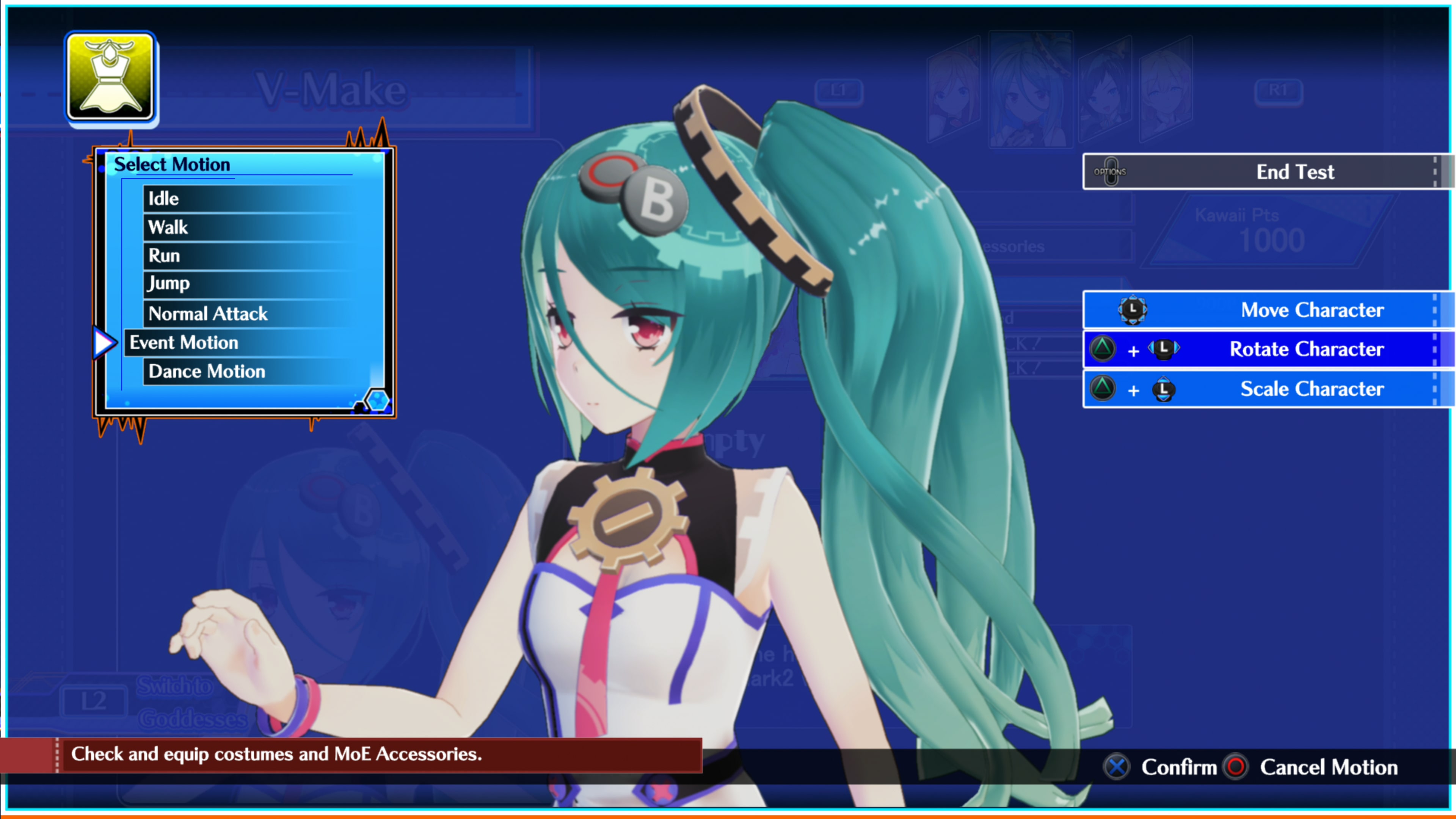The image size is (1456, 819).
Task: Select the Triangle icon on Rotate Character row
Action: pos(1103,349)
